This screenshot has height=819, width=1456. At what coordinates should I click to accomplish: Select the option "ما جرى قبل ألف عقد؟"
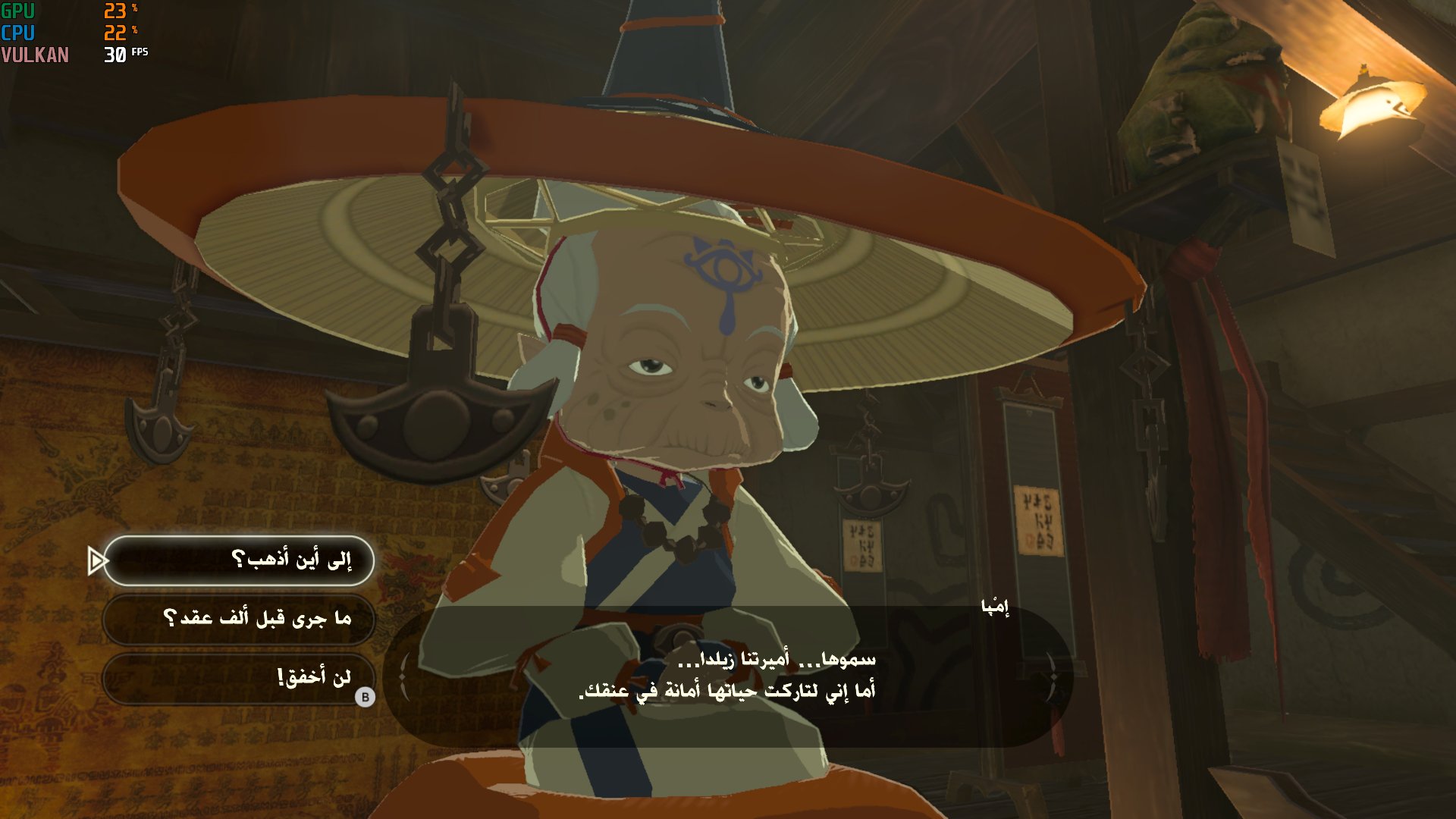tap(239, 619)
